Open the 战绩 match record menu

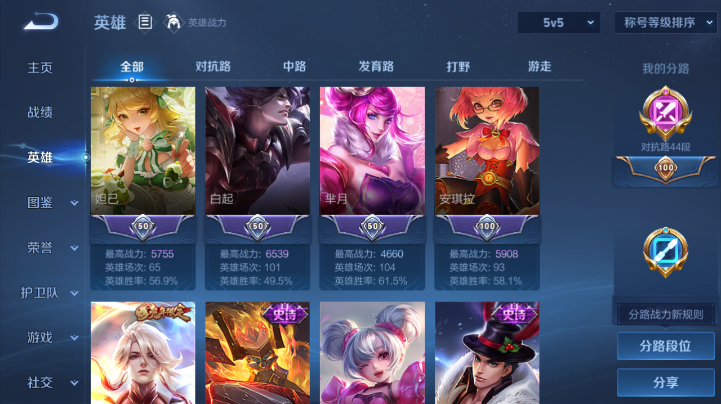pyautogui.click(x=40, y=113)
